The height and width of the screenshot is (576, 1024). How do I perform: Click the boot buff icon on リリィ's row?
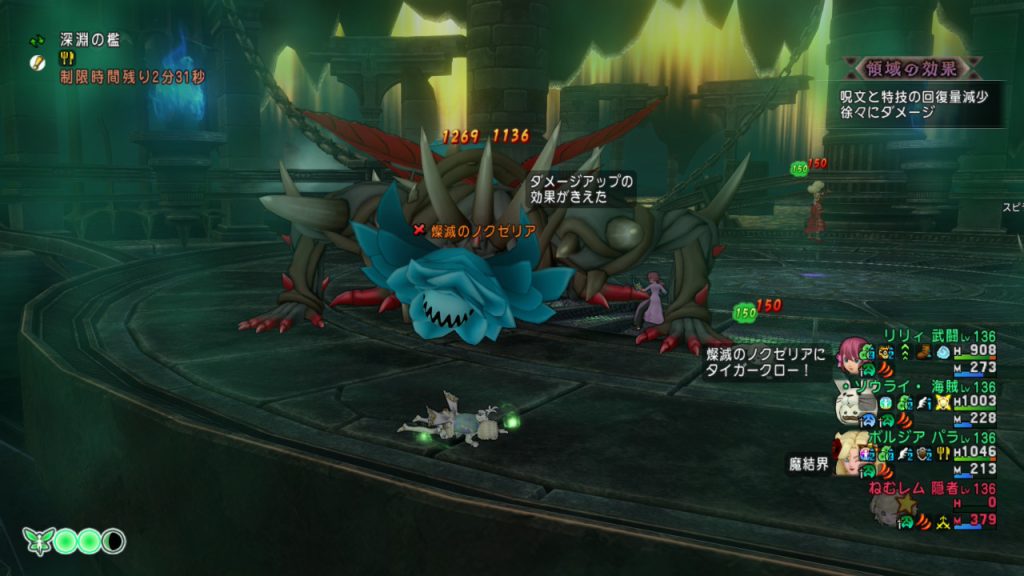pos(923,352)
